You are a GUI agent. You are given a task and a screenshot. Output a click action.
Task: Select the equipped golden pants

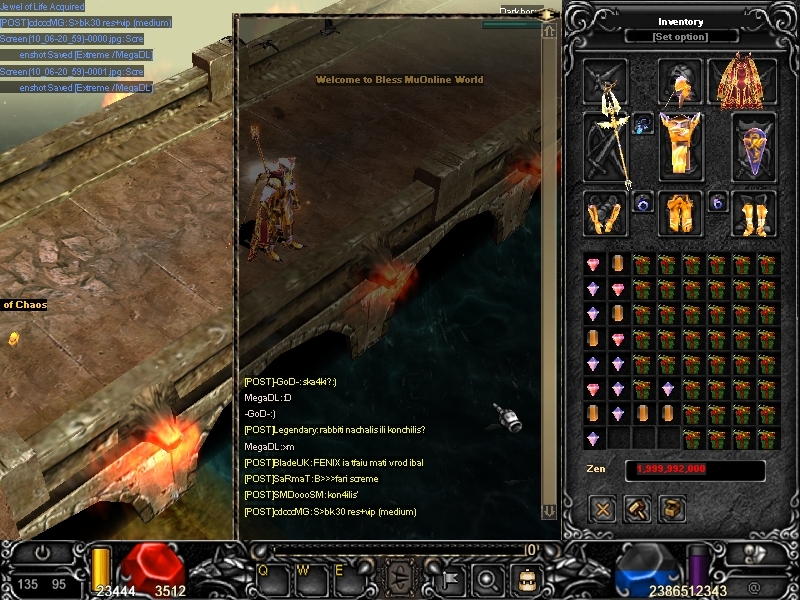(x=680, y=213)
